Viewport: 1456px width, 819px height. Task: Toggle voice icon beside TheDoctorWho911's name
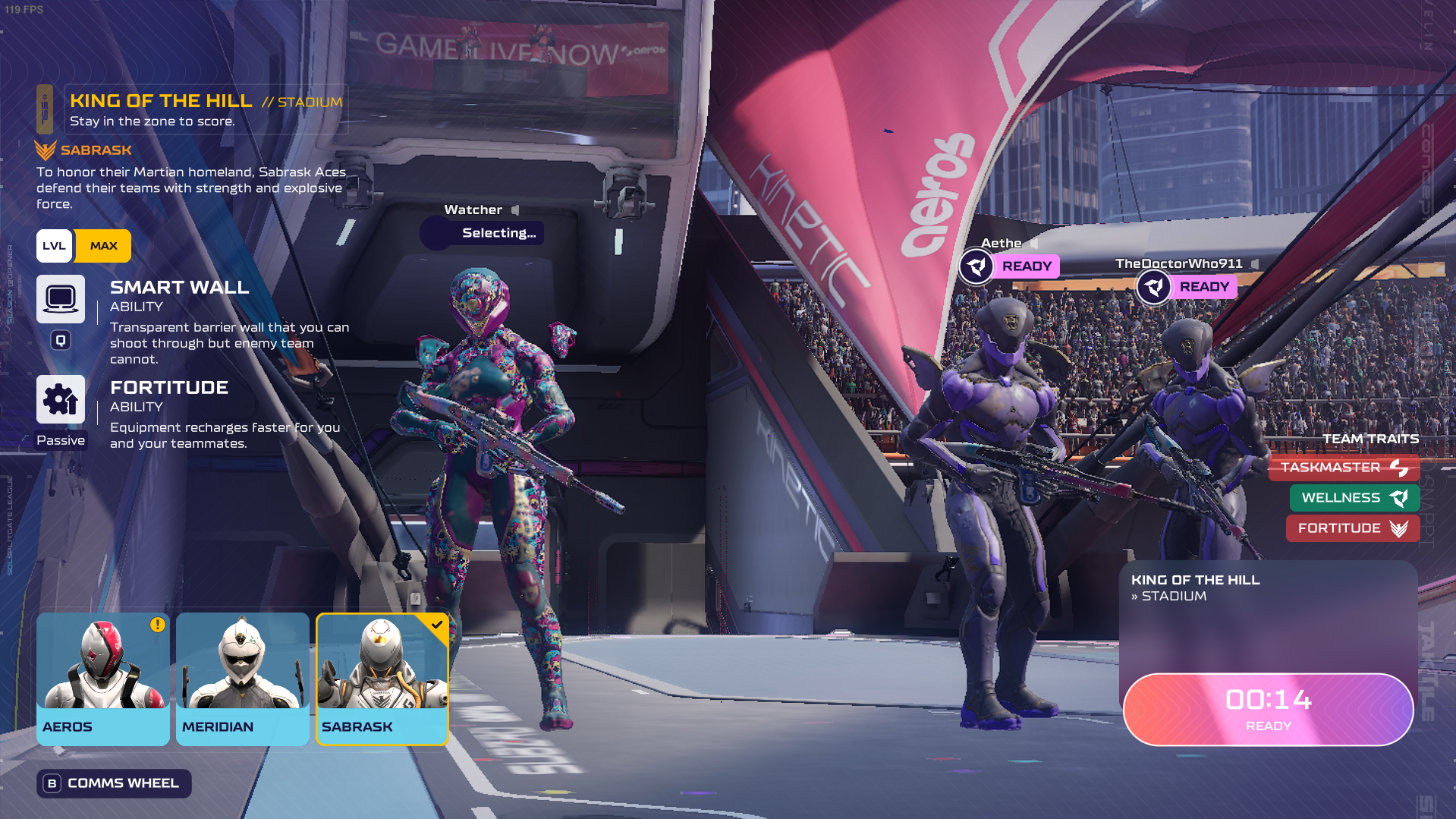[1255, 264]
